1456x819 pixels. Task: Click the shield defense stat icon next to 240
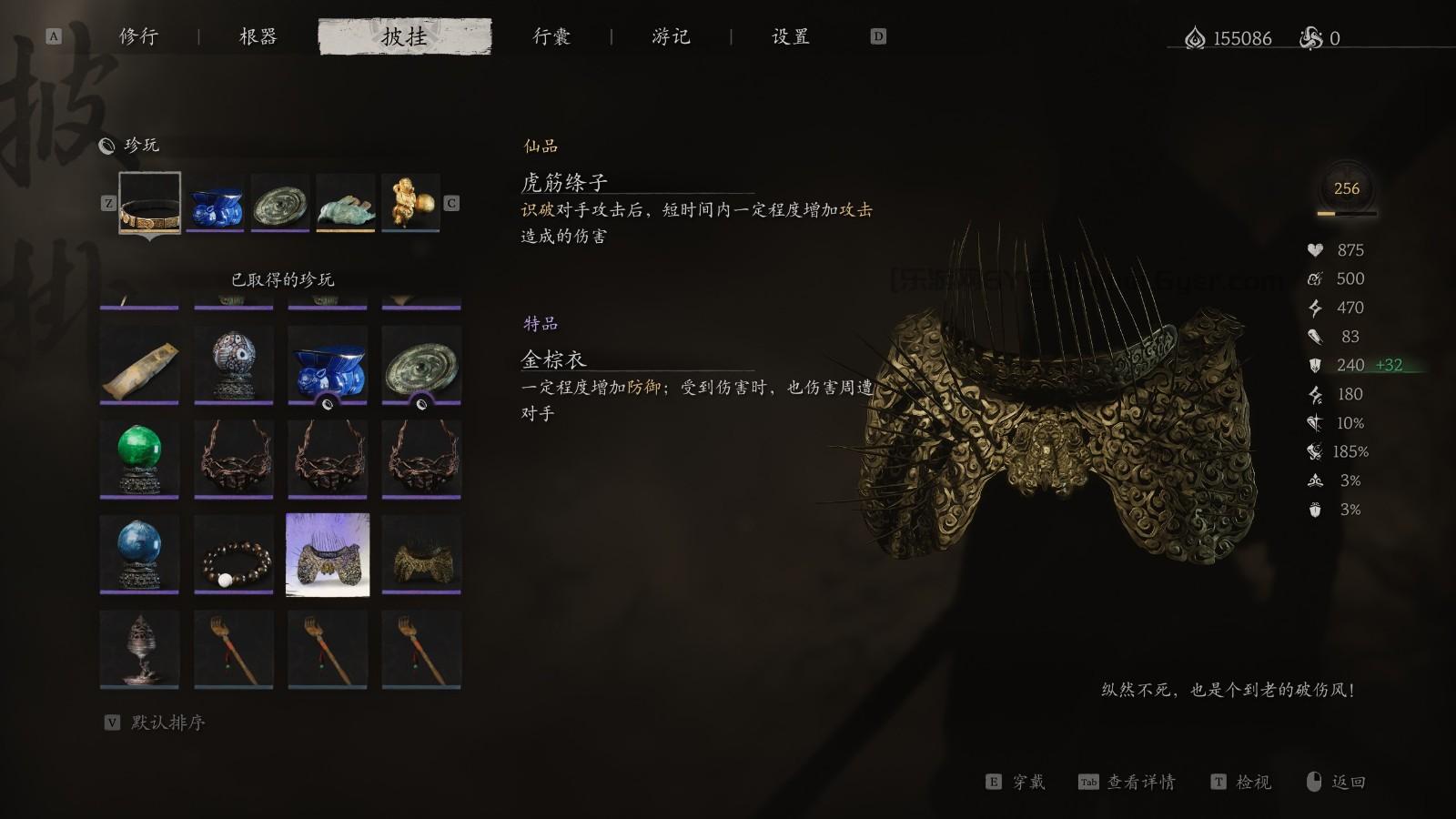coord(1316,365)
